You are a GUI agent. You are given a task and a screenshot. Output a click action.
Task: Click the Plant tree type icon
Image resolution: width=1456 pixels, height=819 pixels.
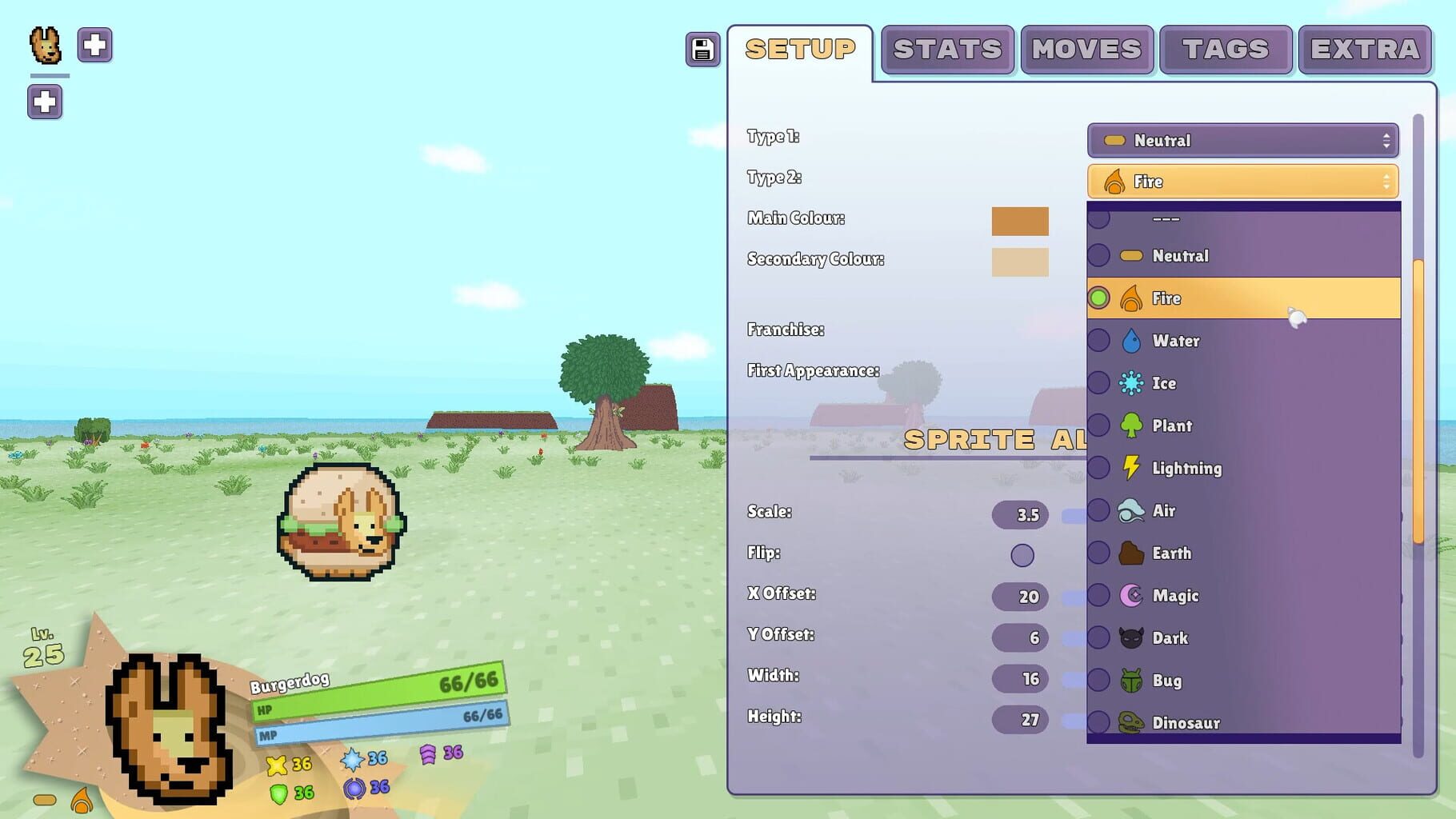tap(1130, 425)
